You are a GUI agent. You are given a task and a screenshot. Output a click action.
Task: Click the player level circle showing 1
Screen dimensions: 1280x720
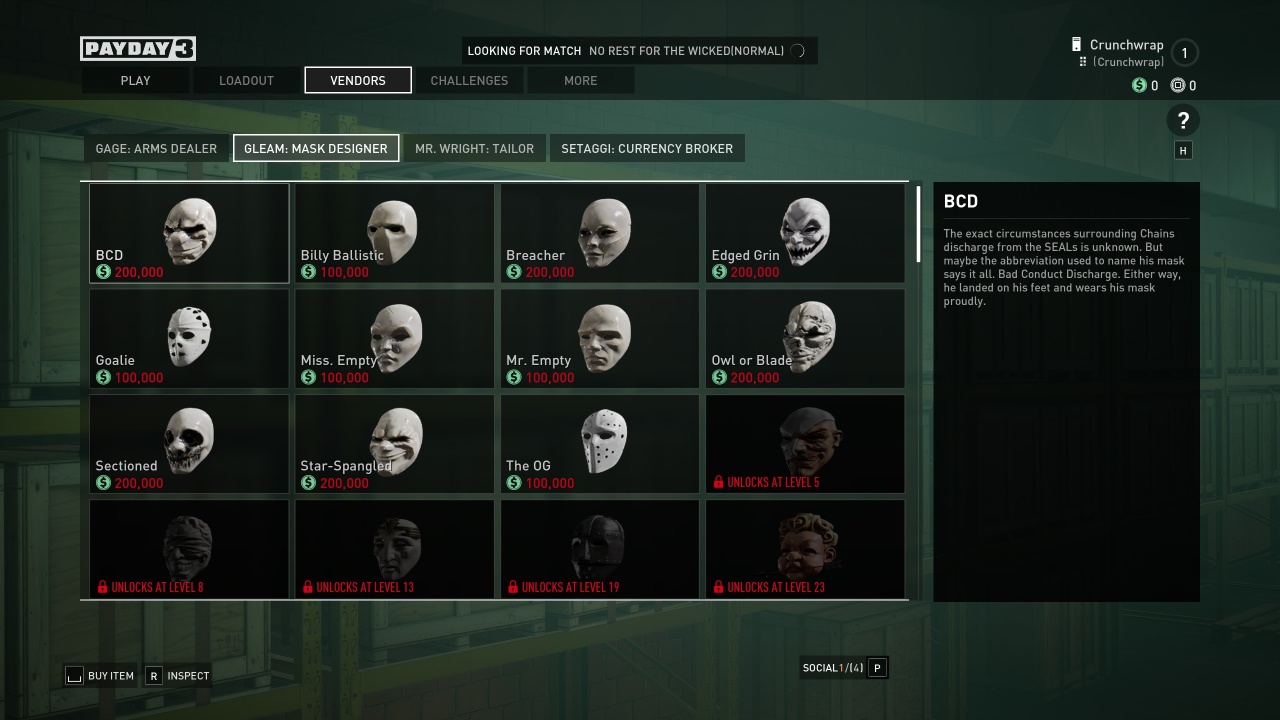(1184, 53)
